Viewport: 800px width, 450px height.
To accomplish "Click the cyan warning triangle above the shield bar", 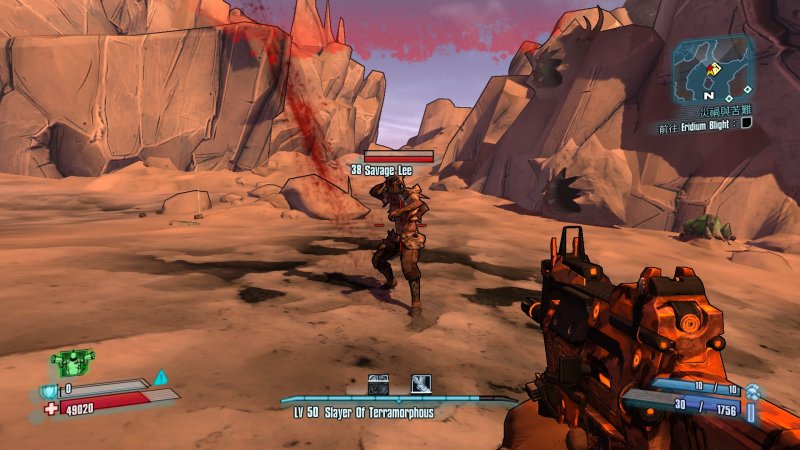I will [160, 377].
